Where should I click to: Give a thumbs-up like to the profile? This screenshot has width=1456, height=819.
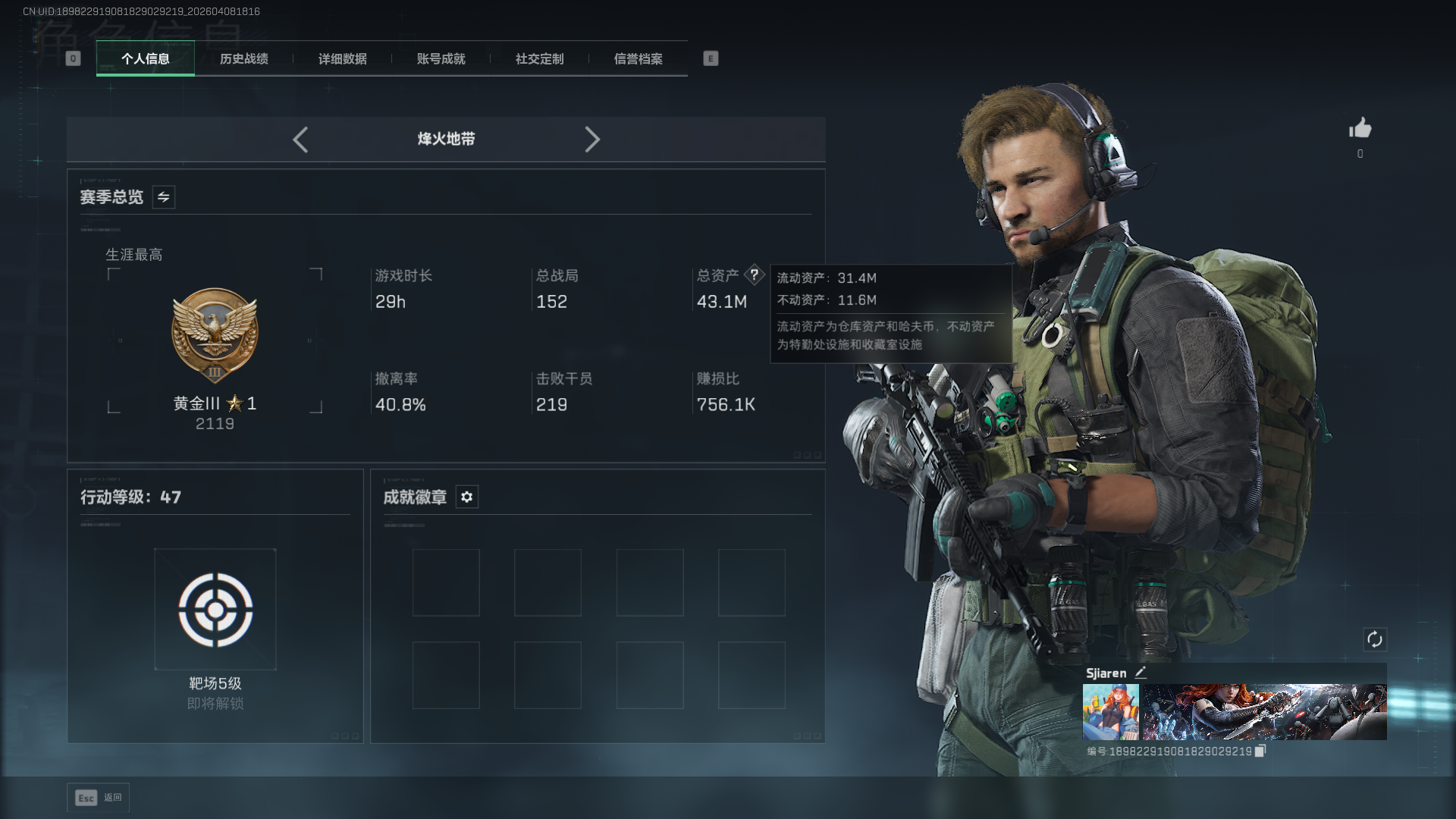pos(1360,128)
